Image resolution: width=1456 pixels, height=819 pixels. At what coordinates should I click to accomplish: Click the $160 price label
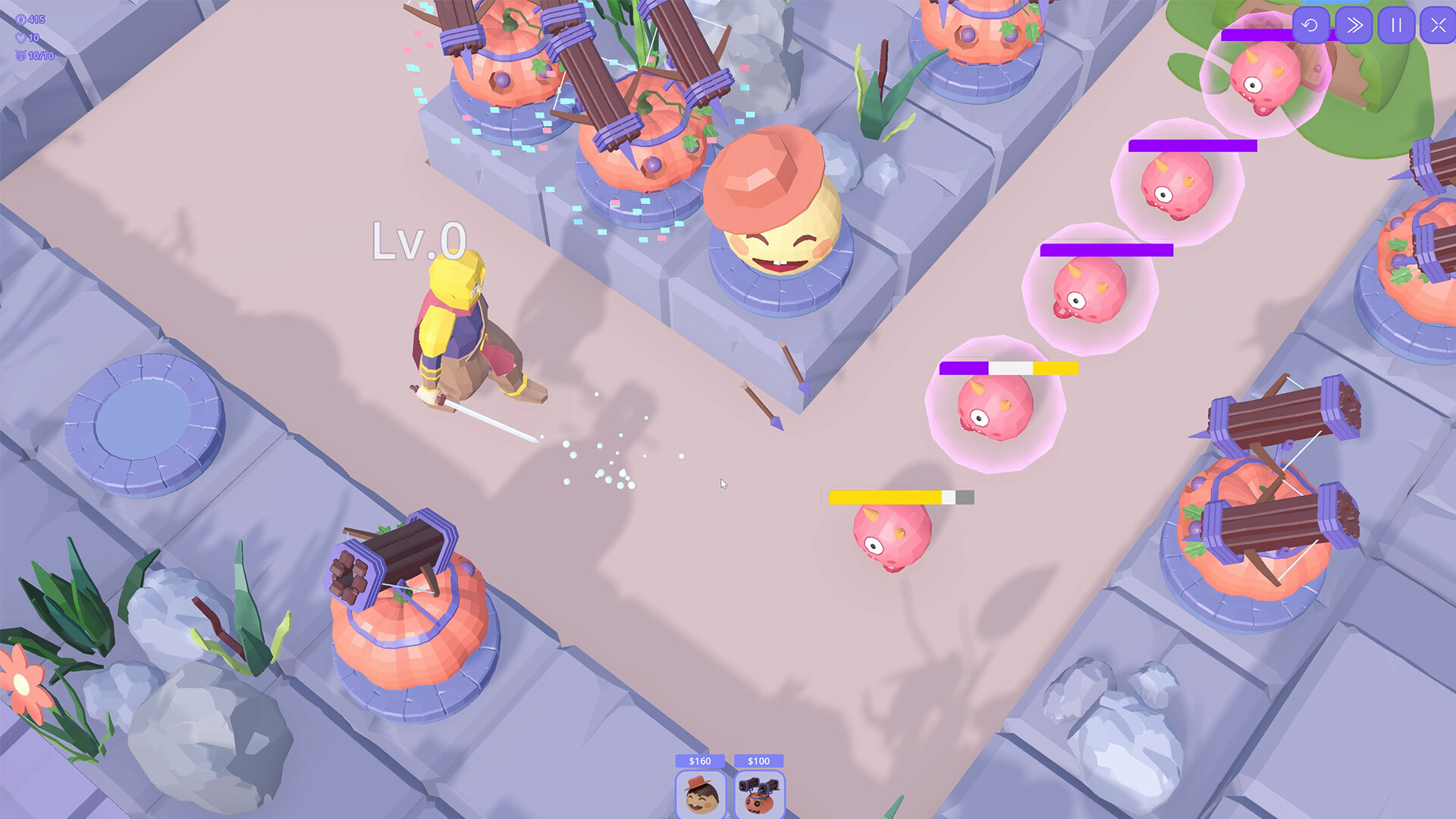click(x=699, y=760)
